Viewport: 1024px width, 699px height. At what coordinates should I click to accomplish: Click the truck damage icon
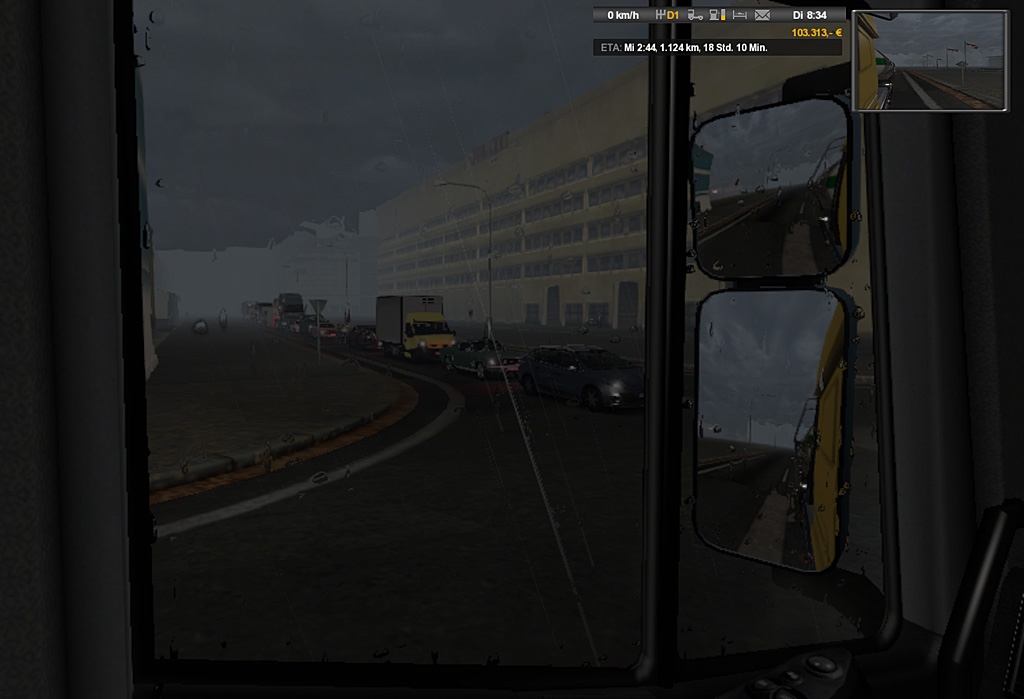pos(694,15)
